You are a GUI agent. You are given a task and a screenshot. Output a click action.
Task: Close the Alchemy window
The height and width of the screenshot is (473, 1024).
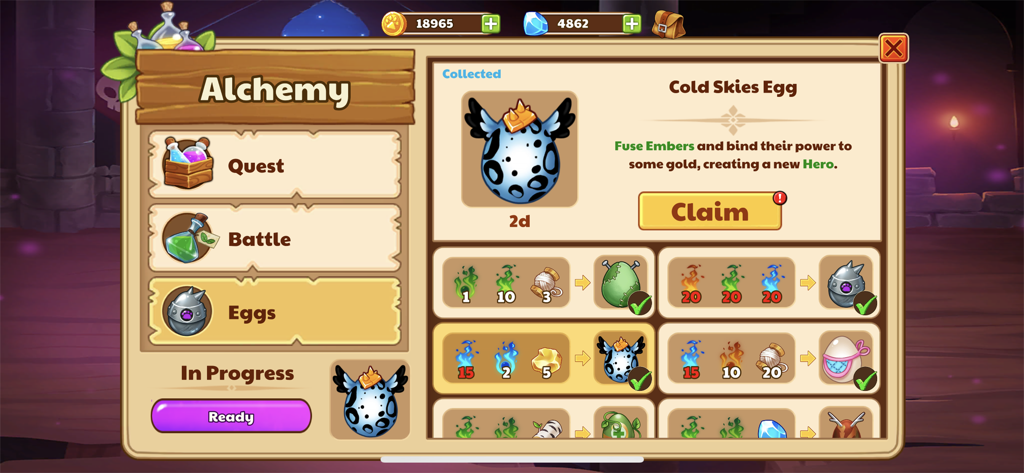coord(893,48)
